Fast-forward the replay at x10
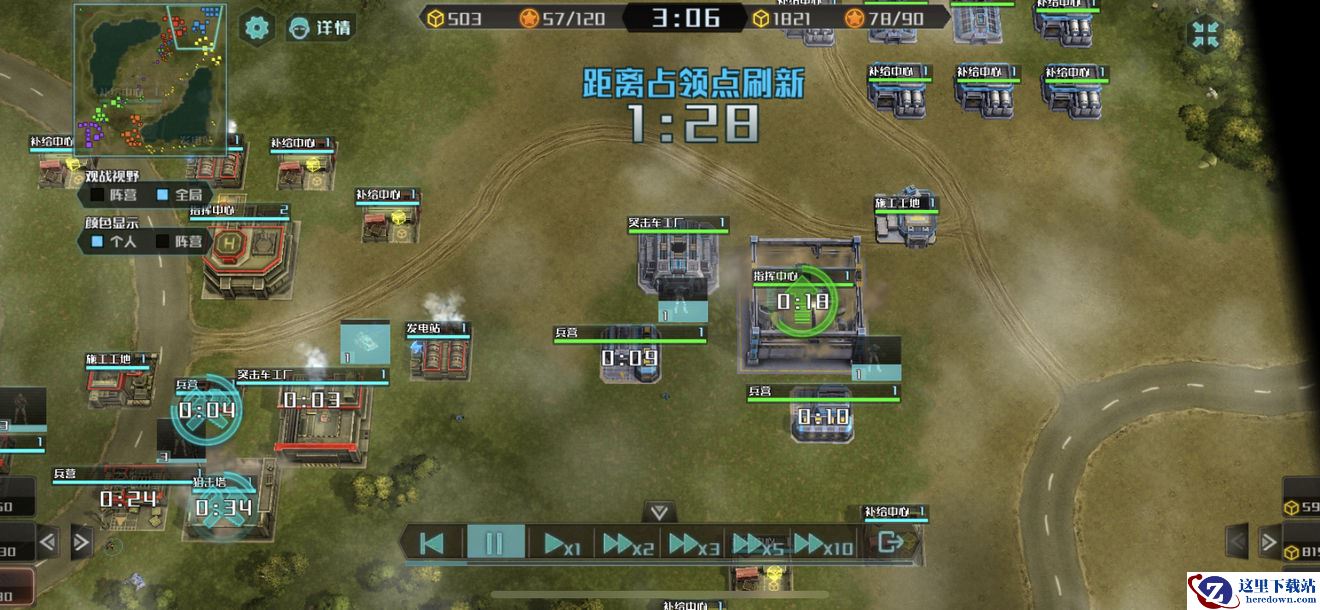Screen dimensions: 1320x610 [x=824, y=544]
